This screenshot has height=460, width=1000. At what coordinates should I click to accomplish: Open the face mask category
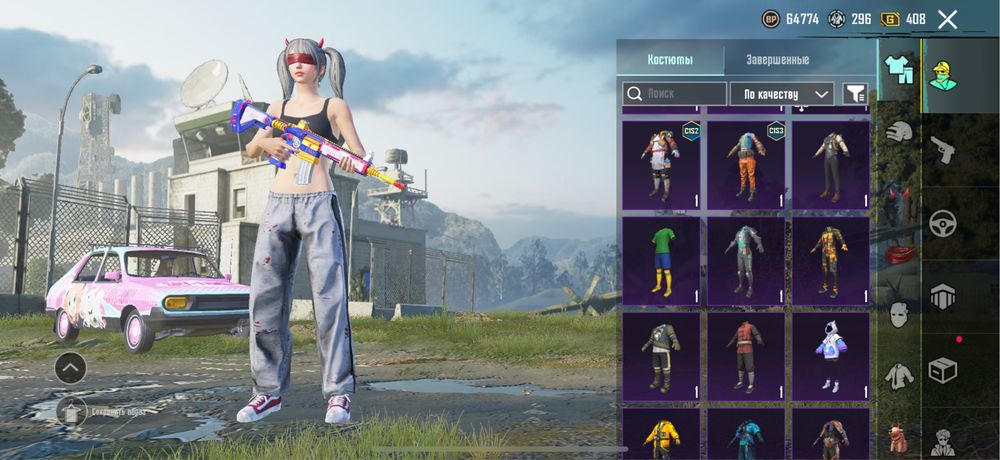click(x=900, y=314)
